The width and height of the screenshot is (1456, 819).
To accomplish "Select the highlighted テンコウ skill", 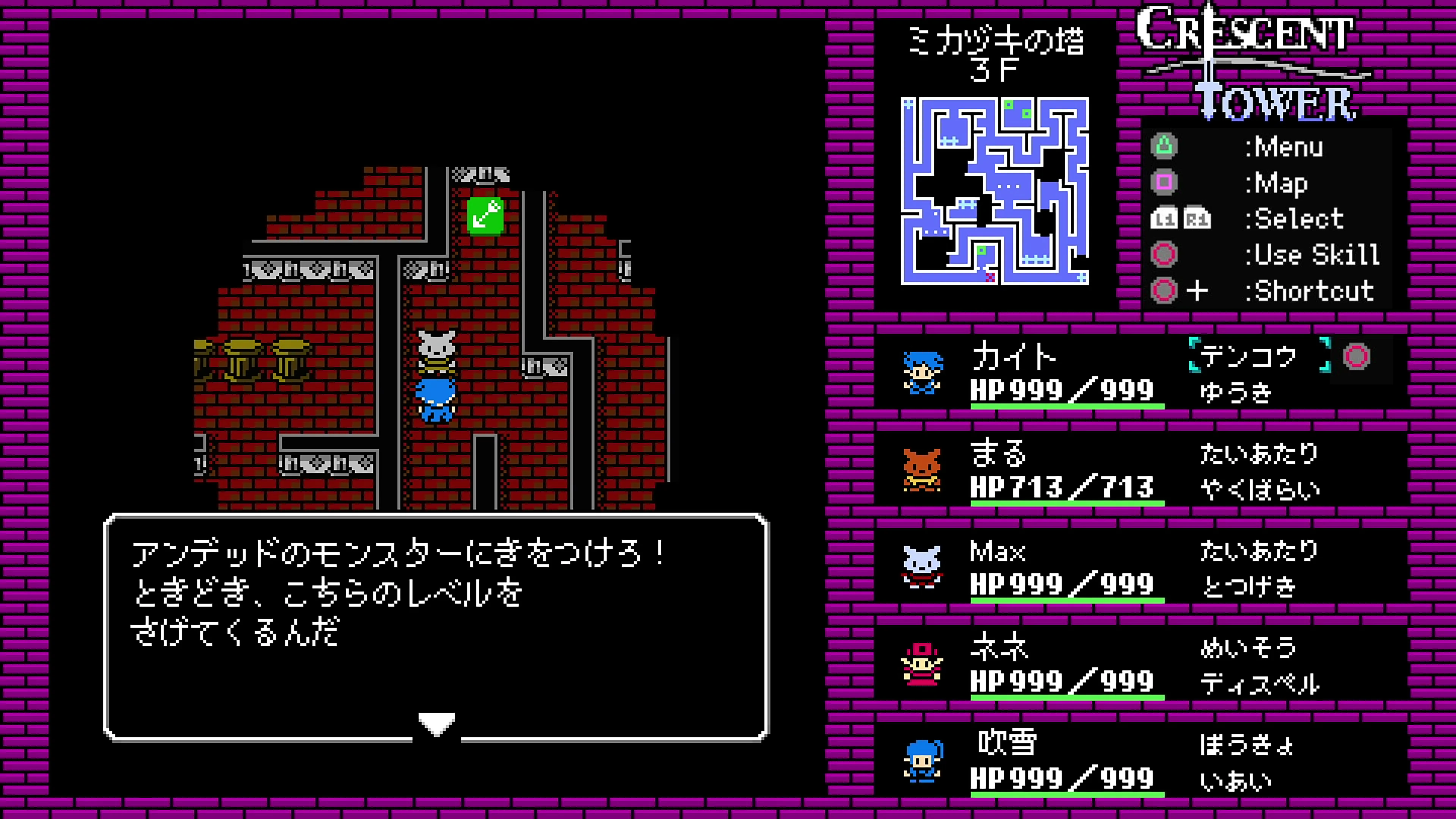I will click(1249, 356).
